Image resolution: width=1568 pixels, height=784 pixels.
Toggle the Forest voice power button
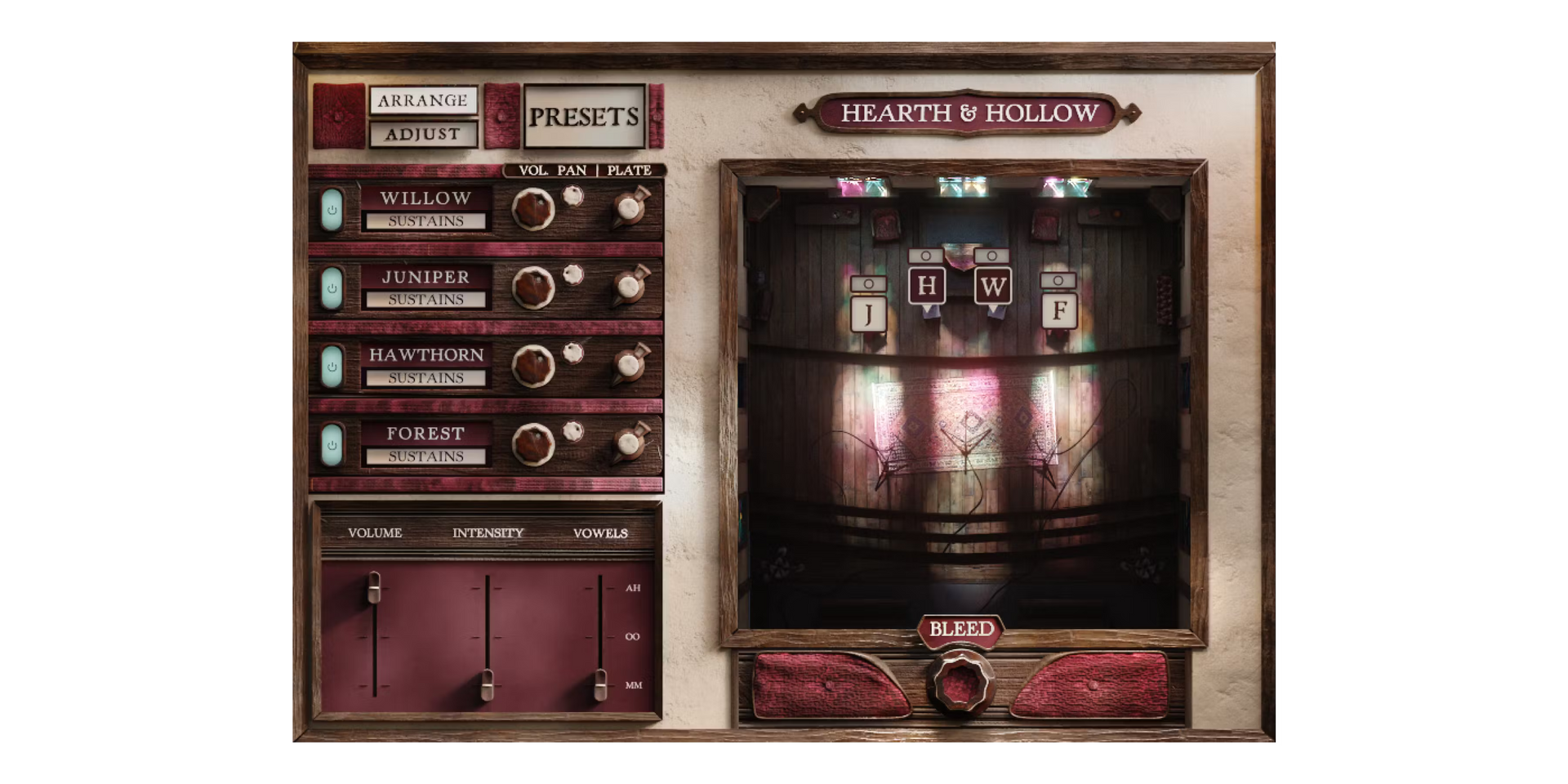(x=332, y=445)
